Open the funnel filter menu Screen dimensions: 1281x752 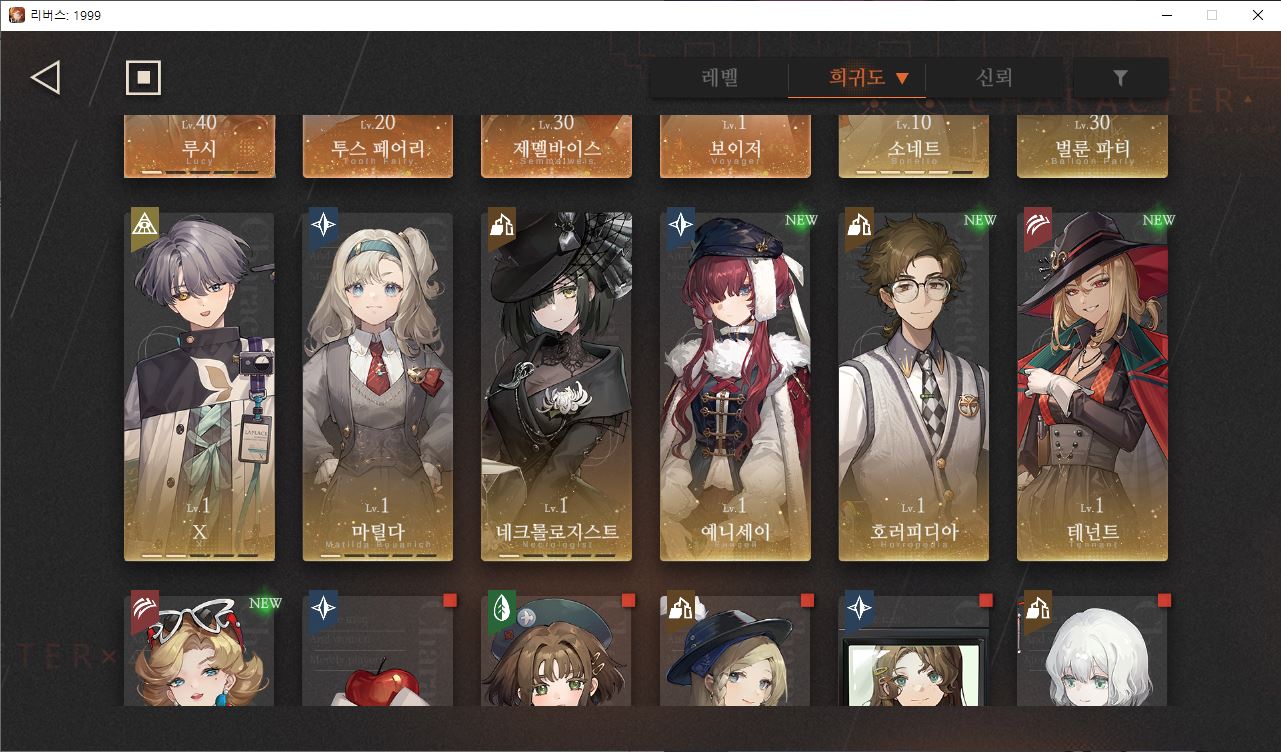click(1120, 78)
